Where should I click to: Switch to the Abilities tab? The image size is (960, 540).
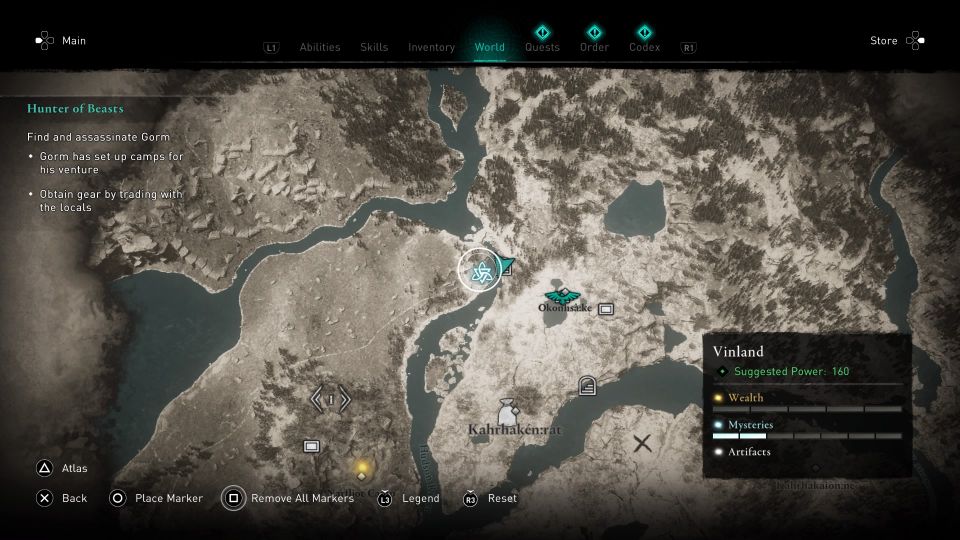click(320, 47)
